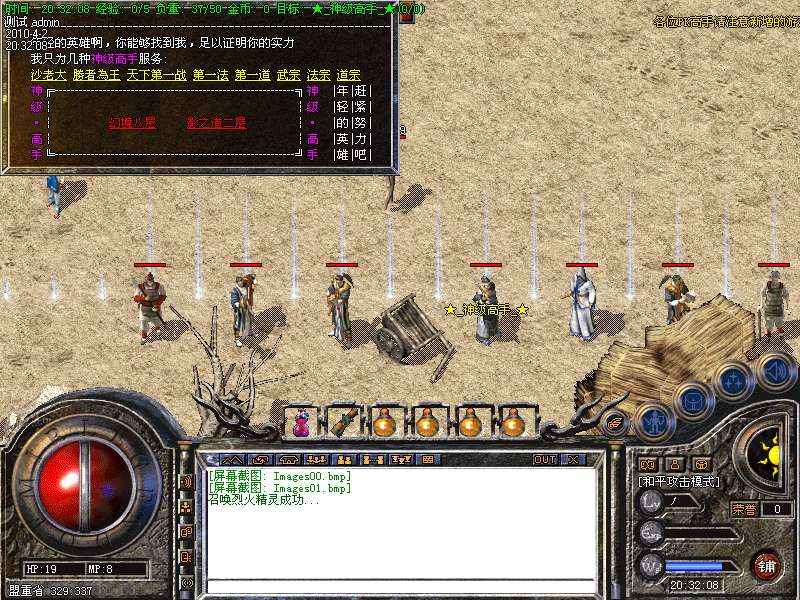Type in the chat input field

[x=400, y=586]
